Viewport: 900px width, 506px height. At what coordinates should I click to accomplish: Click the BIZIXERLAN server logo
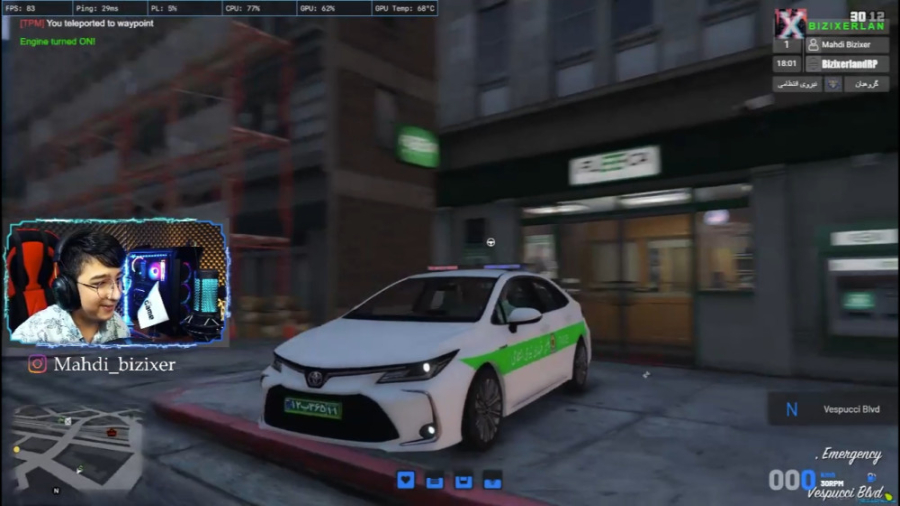pyautogui.click(x=791, y=23)
